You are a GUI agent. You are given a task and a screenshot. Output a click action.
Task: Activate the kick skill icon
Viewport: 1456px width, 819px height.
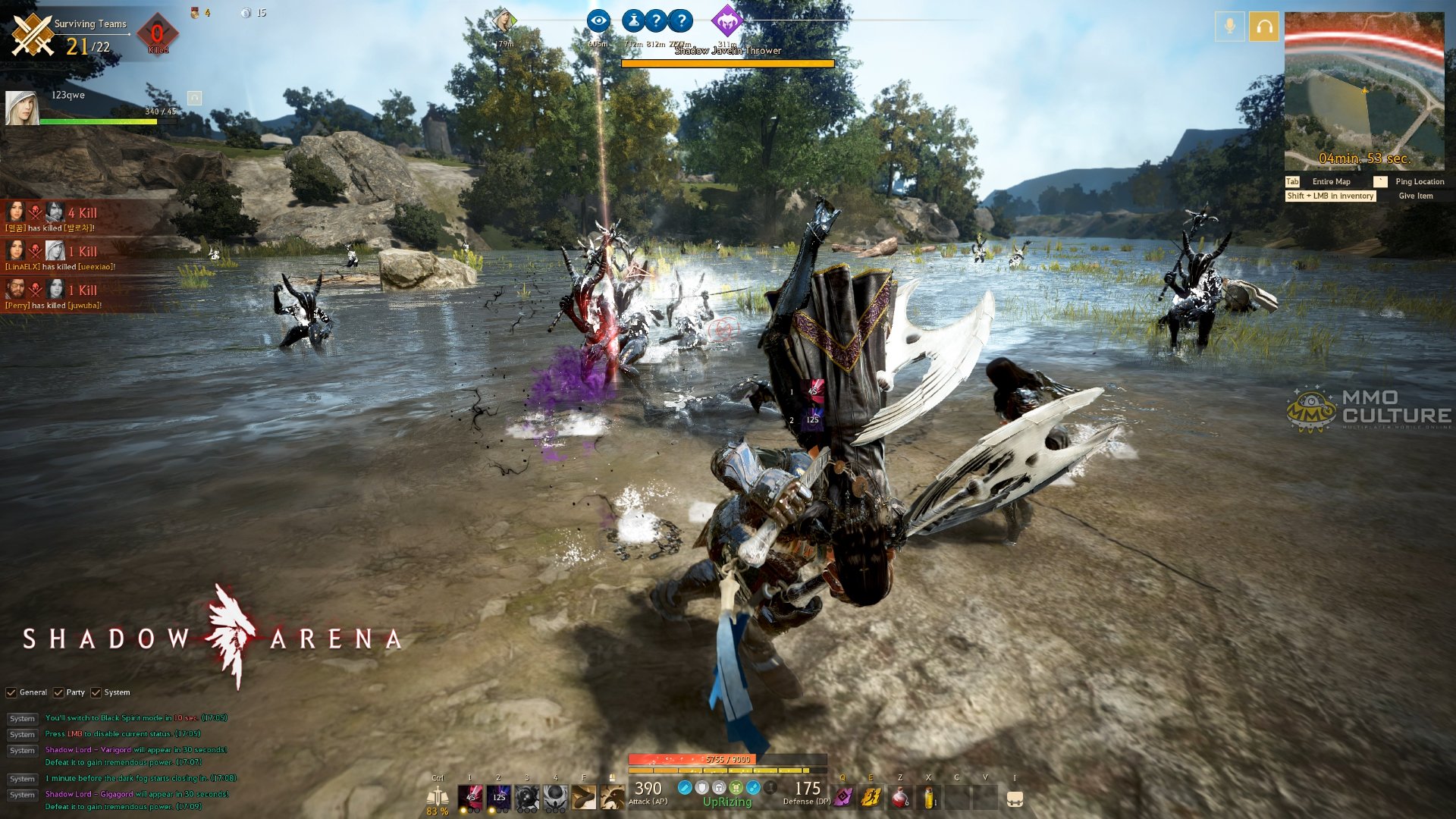pyautogui.click(x=584, y=797)
